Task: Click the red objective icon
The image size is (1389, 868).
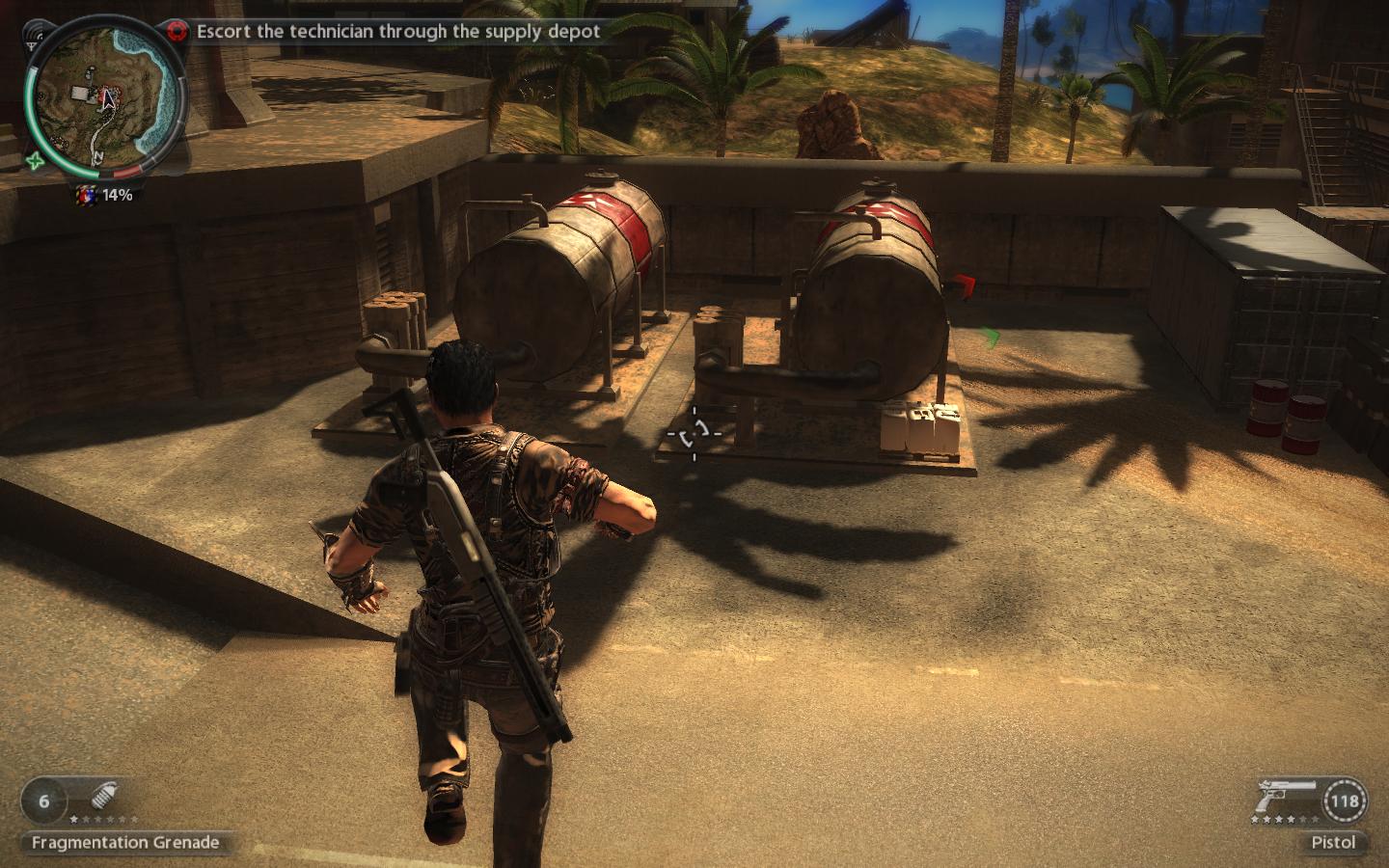Action: pos(175,31)
